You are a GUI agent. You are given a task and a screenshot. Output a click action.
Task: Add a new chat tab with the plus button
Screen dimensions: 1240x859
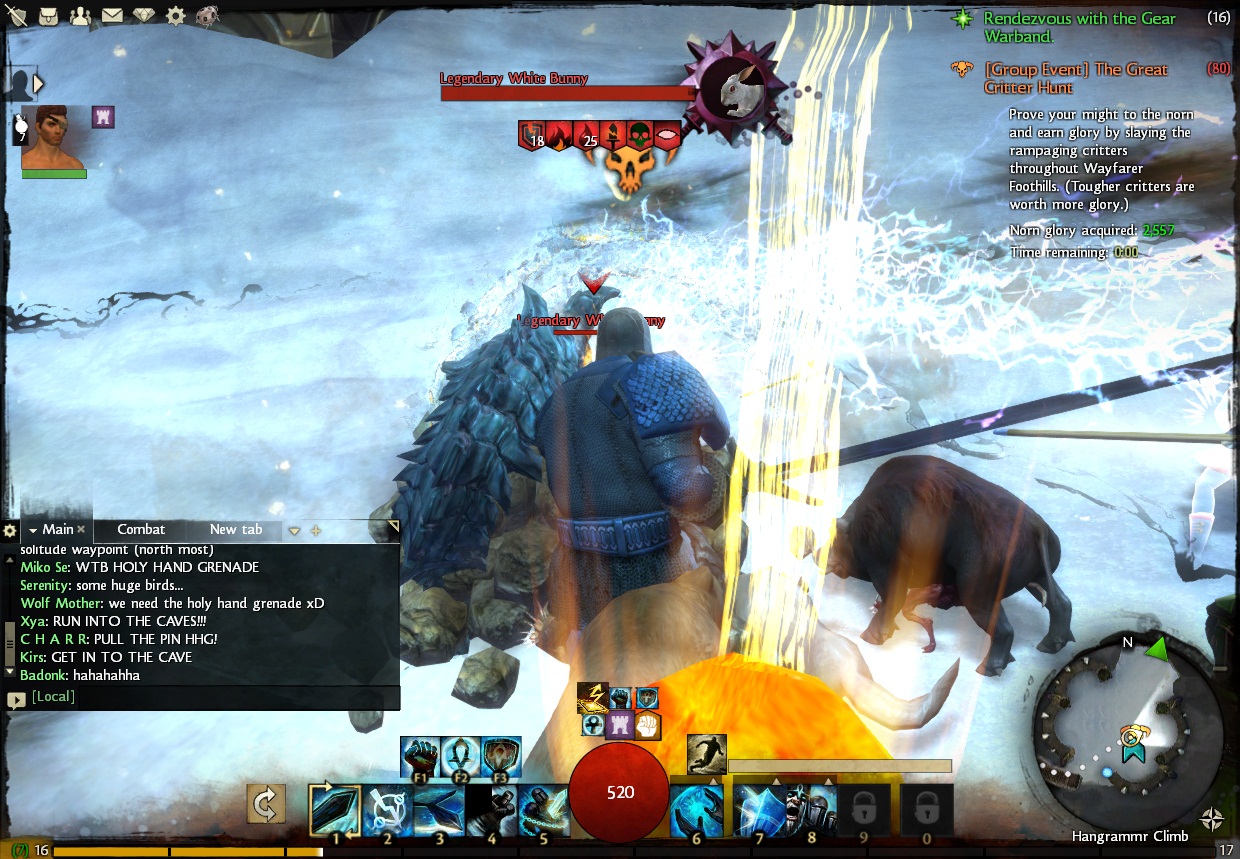pyautogui.click(x=316, y=530)
